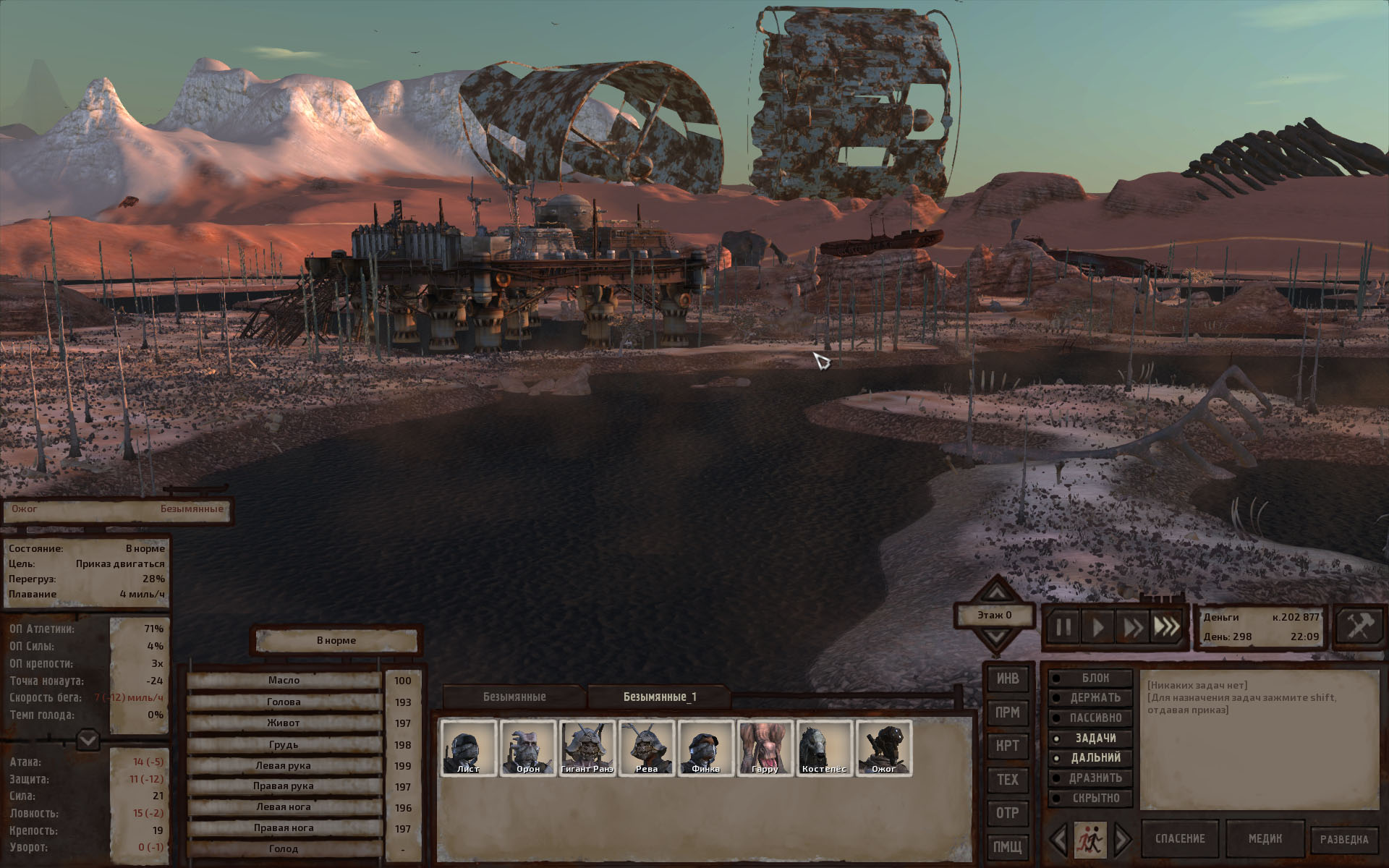The height and width of the screenshot is (868, 1389).
Task: Open the ИНВ inventory panel
Action: pyautogui.click(x=1007, y=678)
